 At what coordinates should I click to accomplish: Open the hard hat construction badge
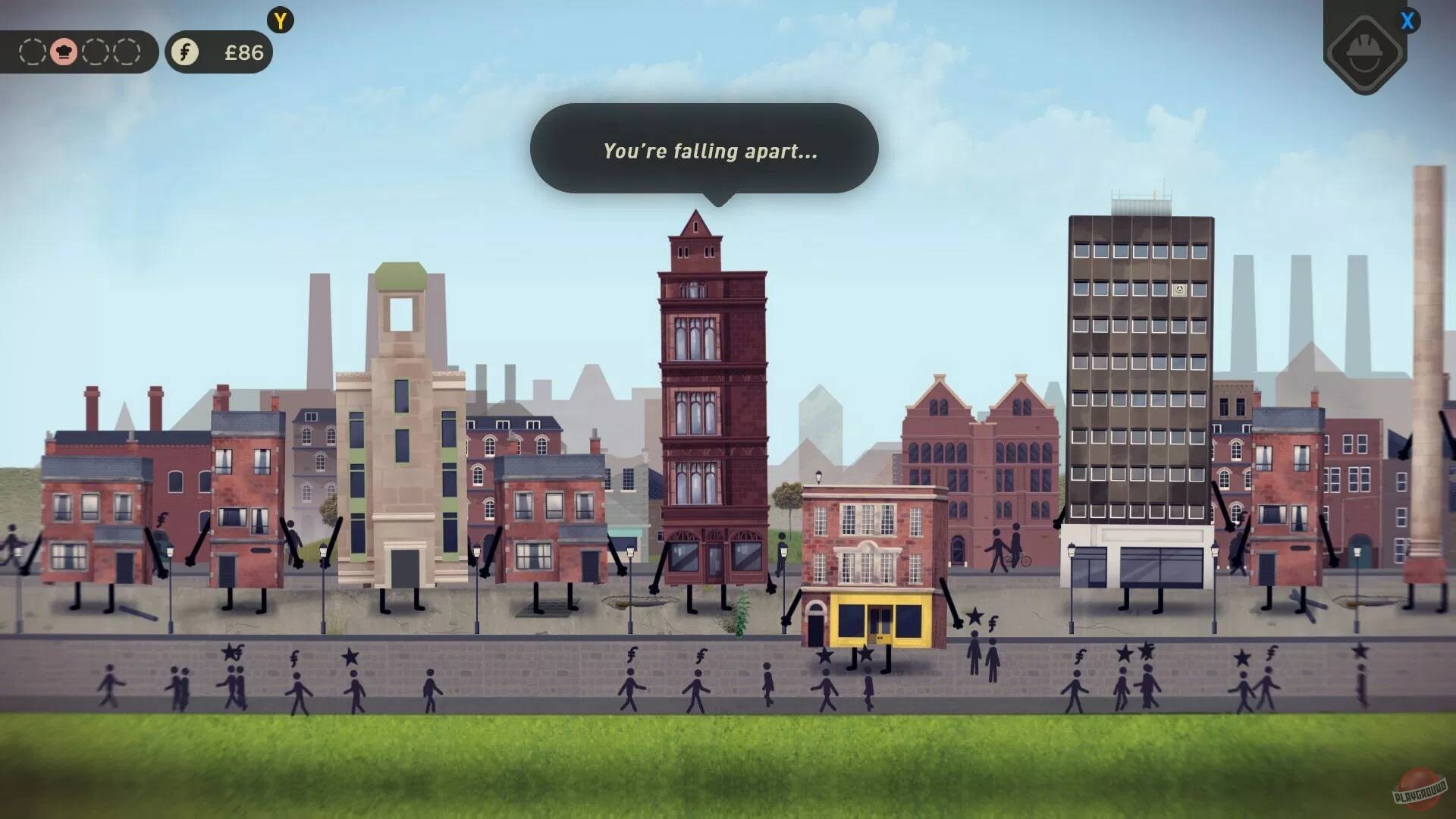coord(1365,53)
